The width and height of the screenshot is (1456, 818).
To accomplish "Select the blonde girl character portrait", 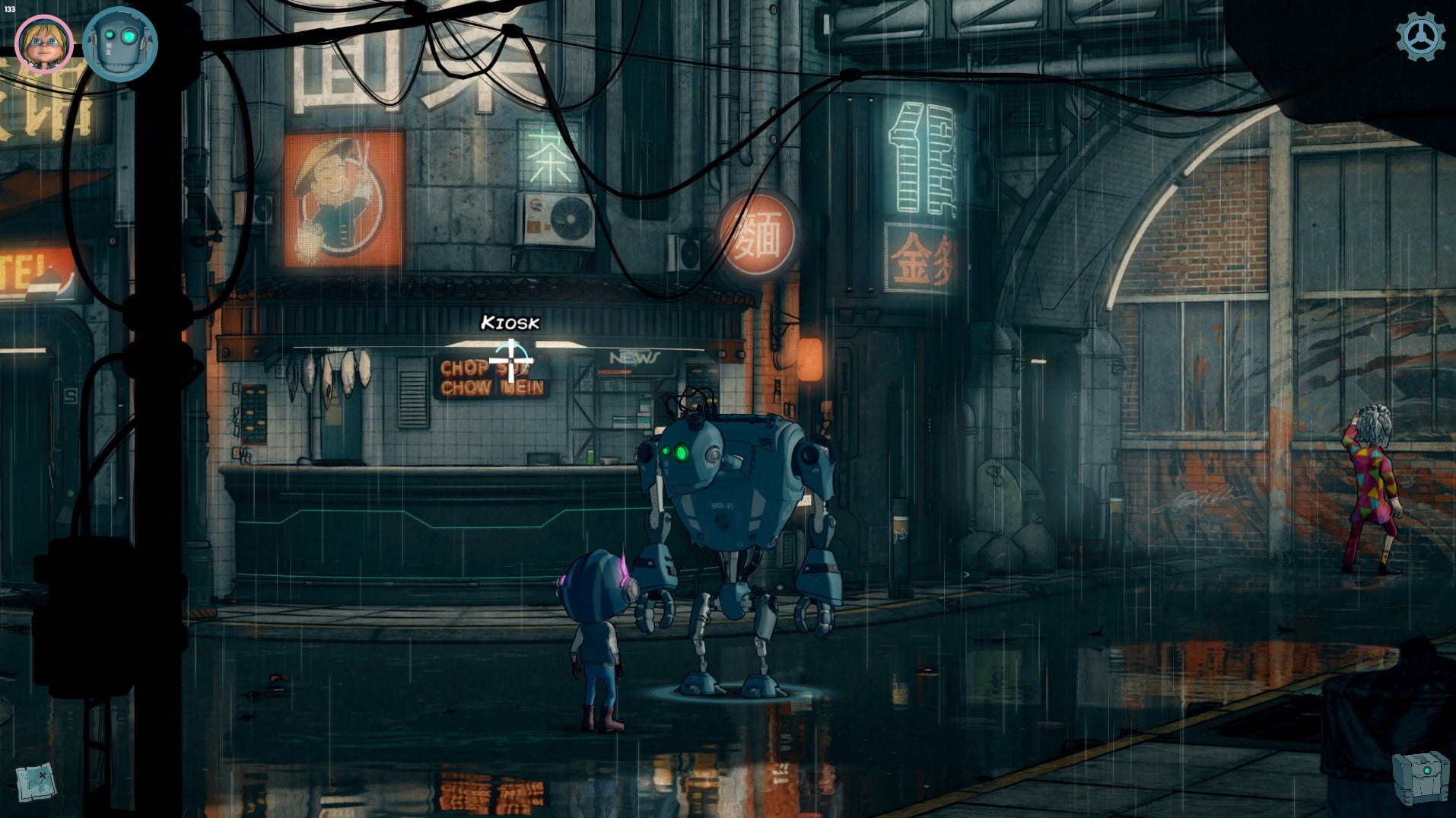I will [44, 43].
